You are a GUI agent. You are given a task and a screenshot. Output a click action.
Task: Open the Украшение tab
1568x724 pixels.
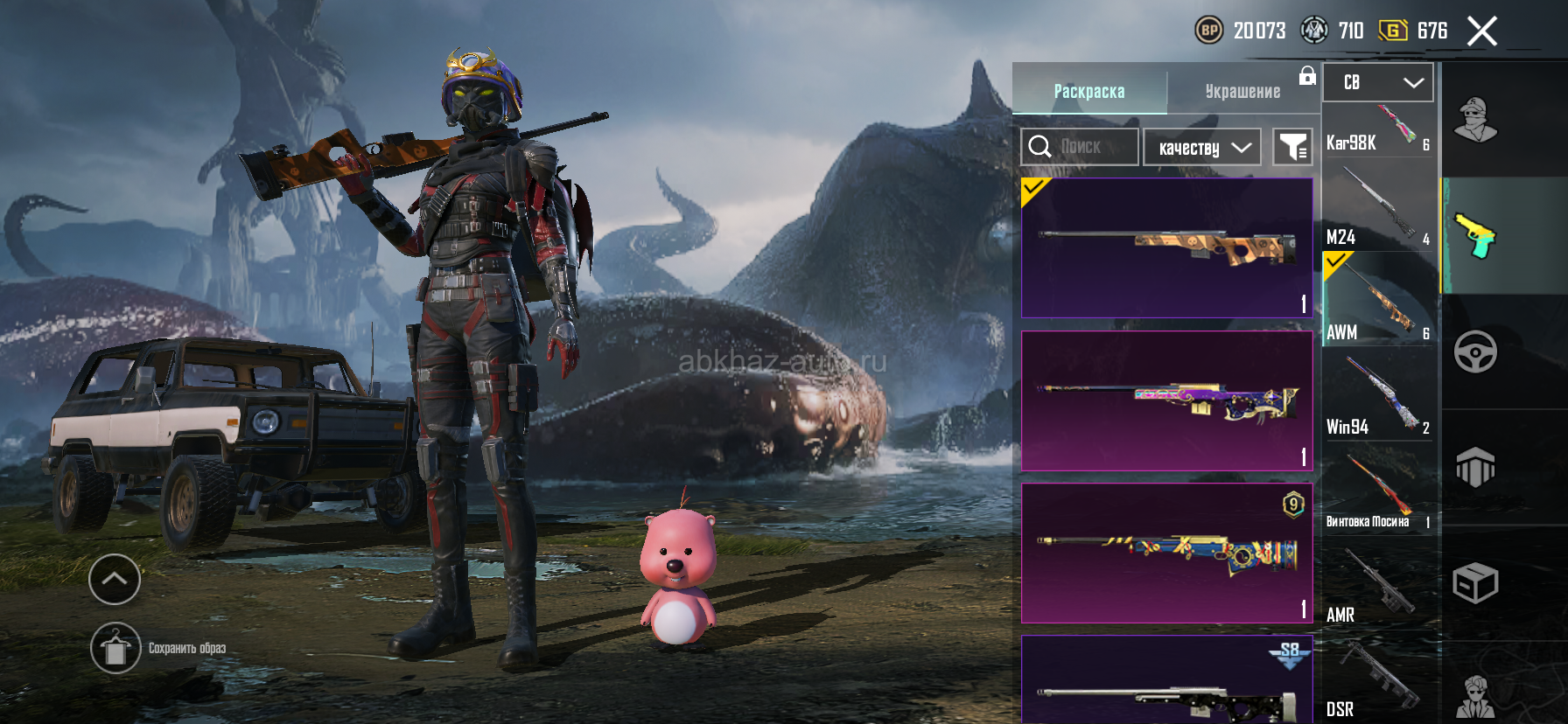pos(1242,91)
